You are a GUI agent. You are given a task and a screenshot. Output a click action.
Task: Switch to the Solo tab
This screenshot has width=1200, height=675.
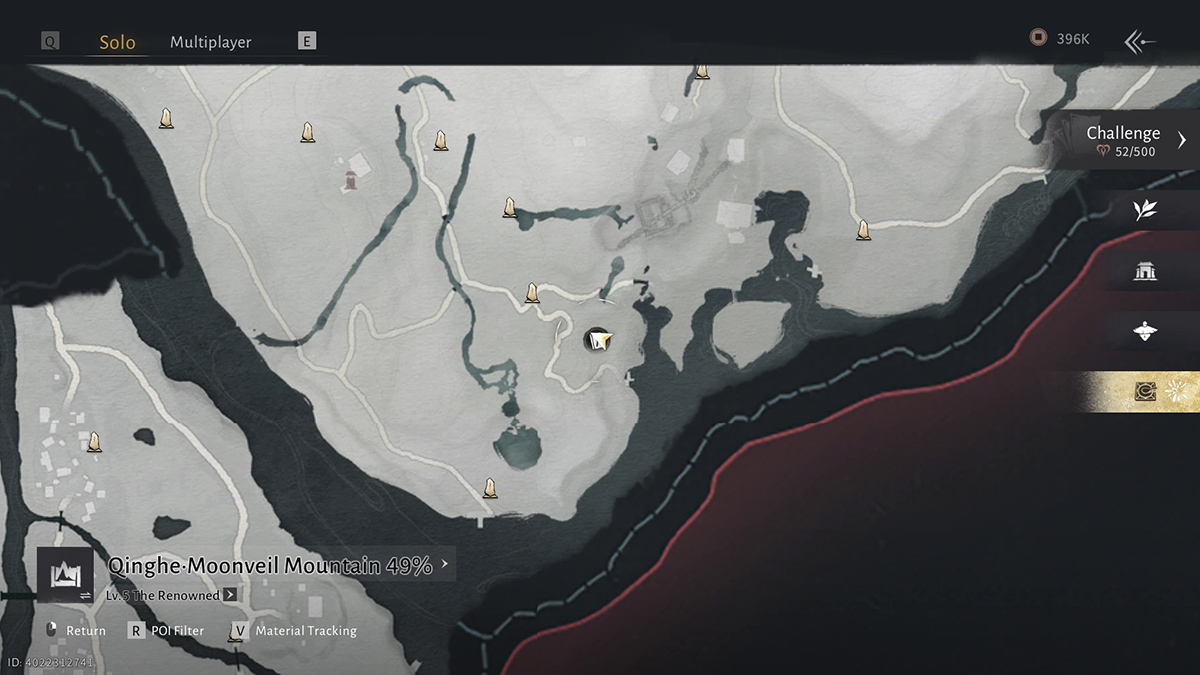pos(117,43)
